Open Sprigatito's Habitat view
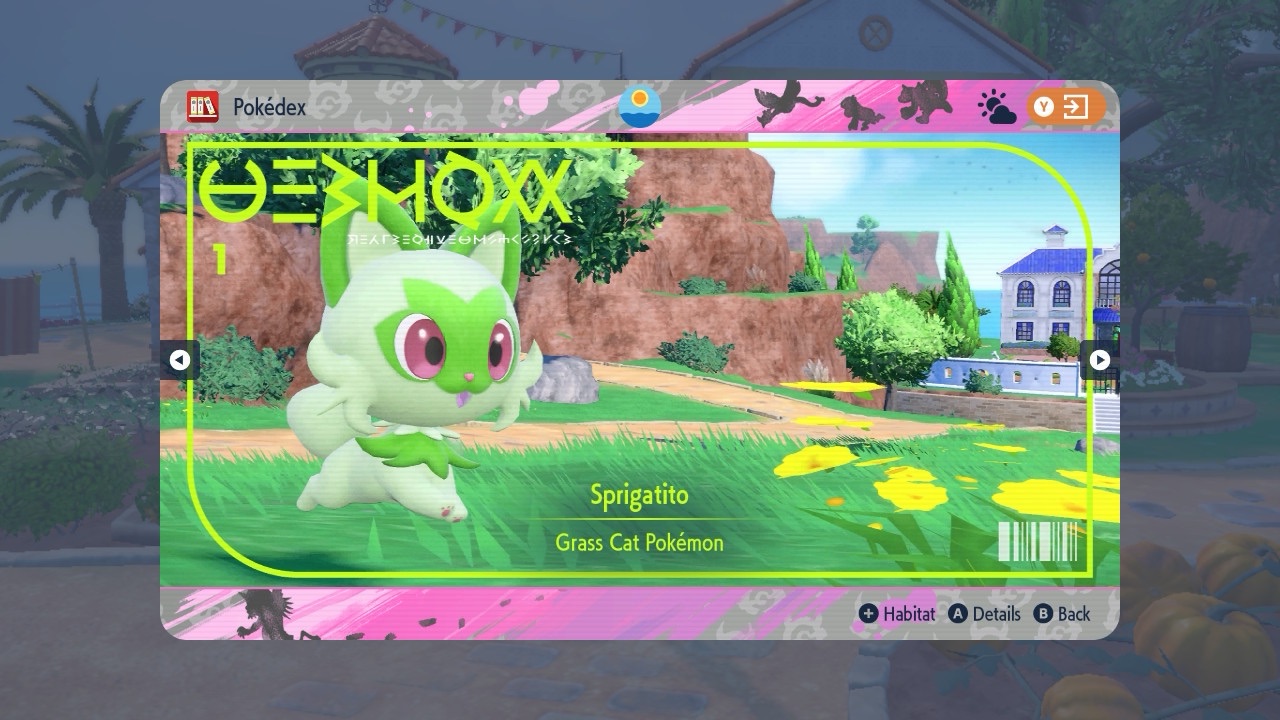The height and width of the screenshot is (720, 1280). click(897, 614)
